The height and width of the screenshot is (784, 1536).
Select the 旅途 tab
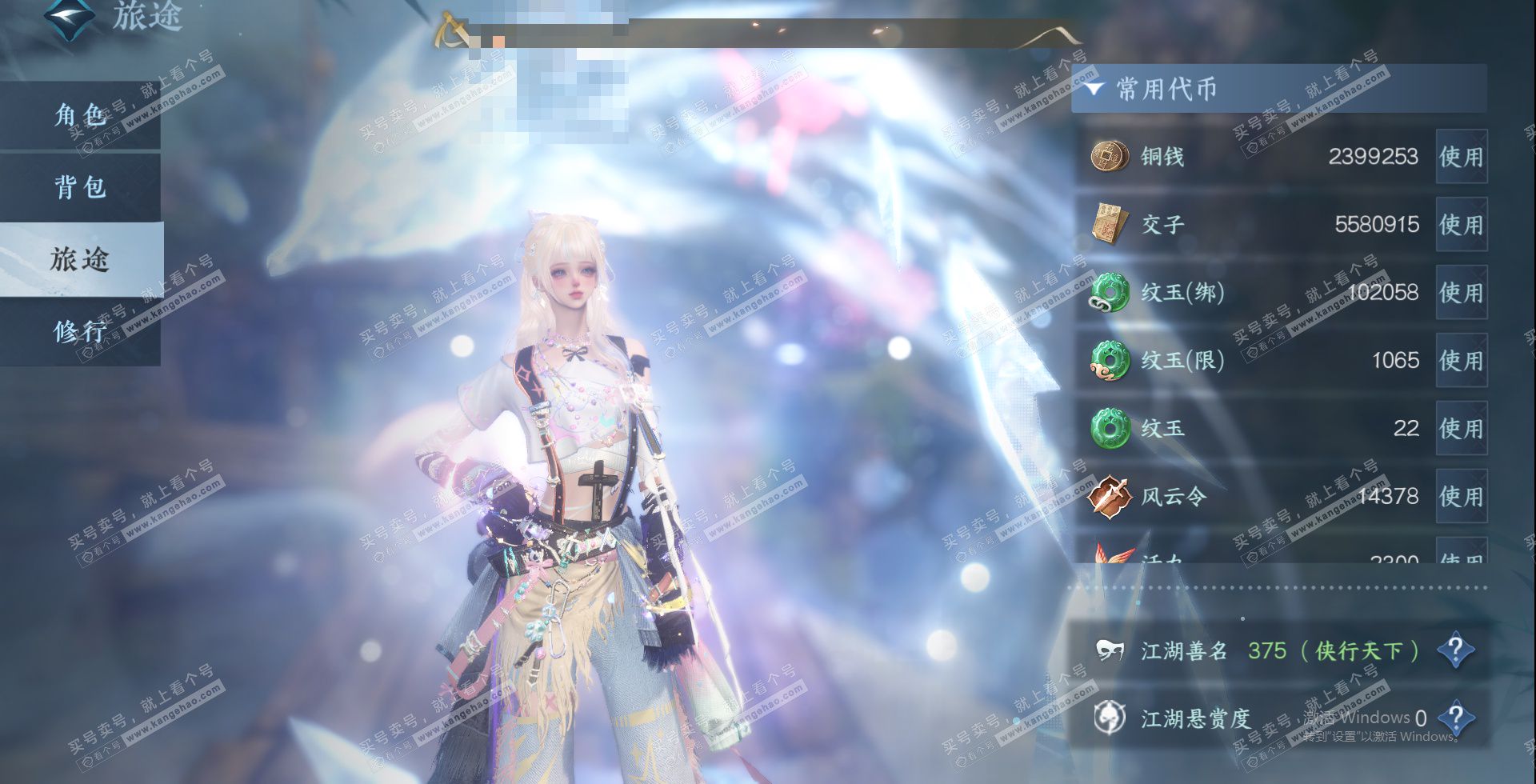click(x=80, y=259)
